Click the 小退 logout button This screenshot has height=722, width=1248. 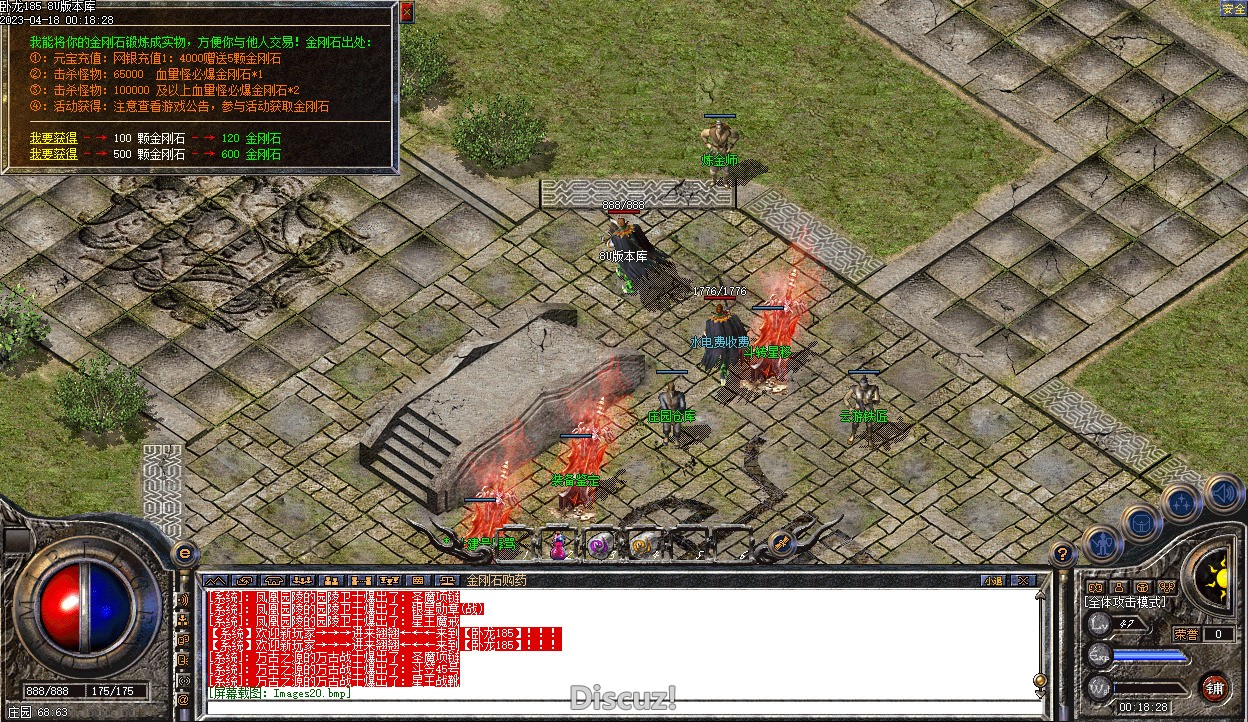993,580
